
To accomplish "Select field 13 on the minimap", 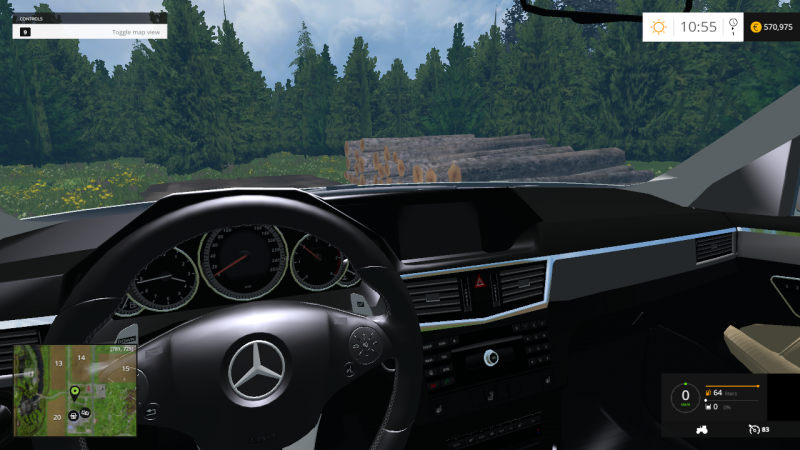I will 58,362.
